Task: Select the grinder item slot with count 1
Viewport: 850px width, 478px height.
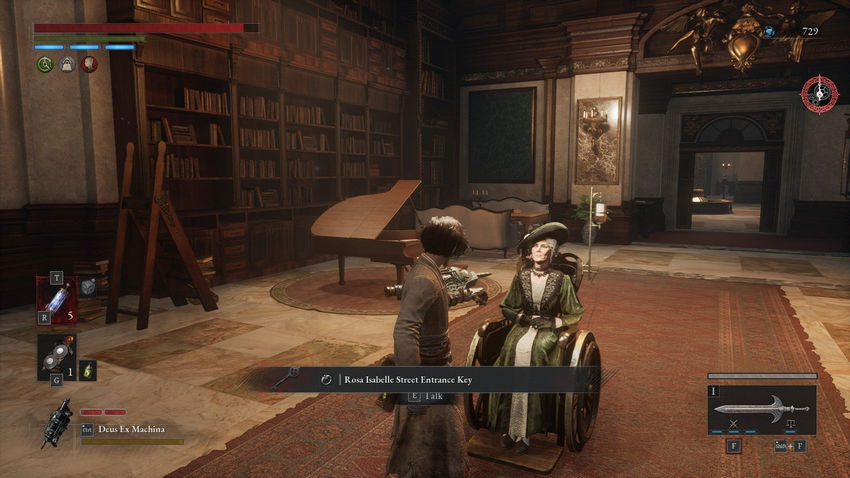Action: (56, 356)
